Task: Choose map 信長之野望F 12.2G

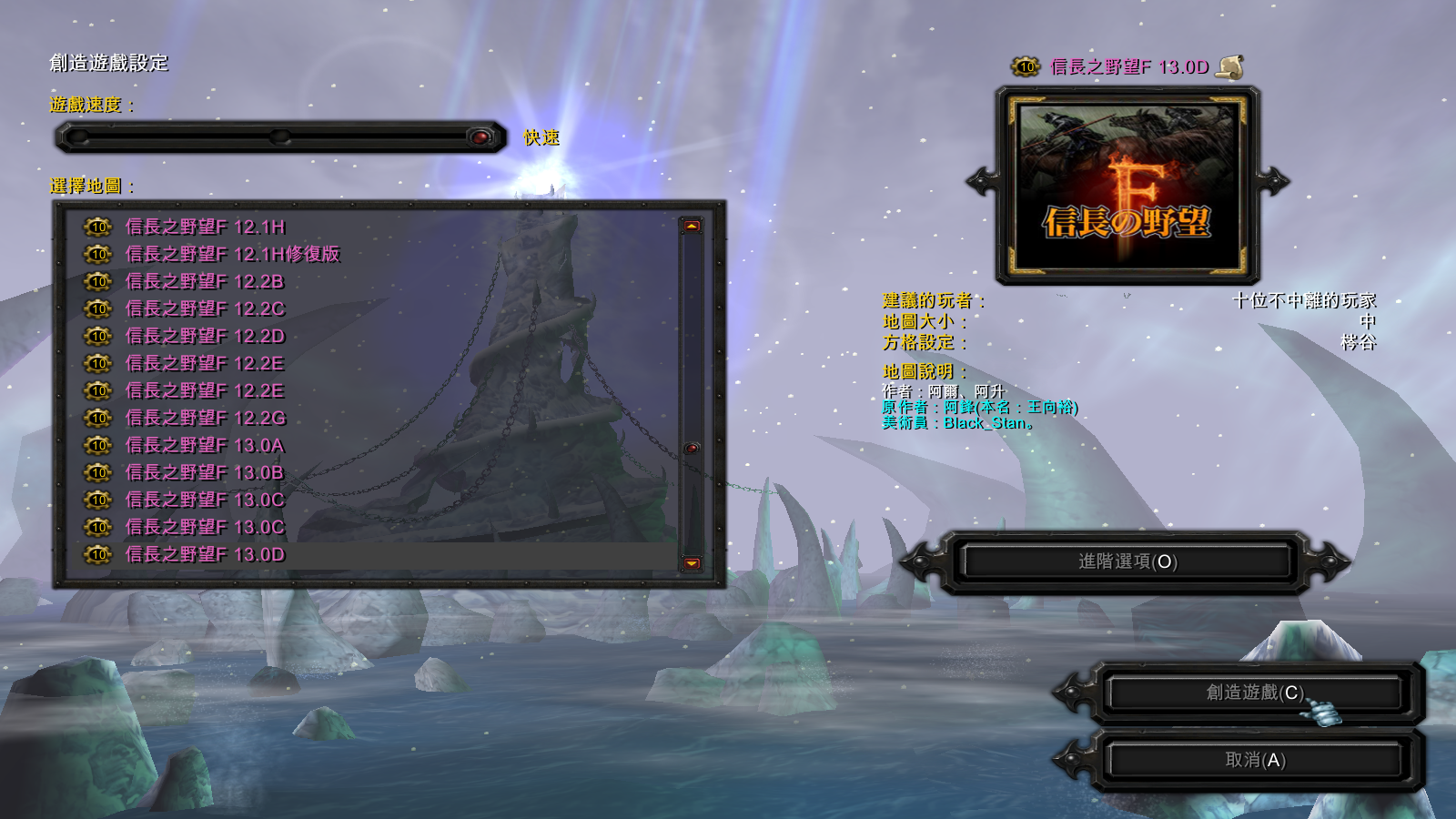Action: (205, 418)
